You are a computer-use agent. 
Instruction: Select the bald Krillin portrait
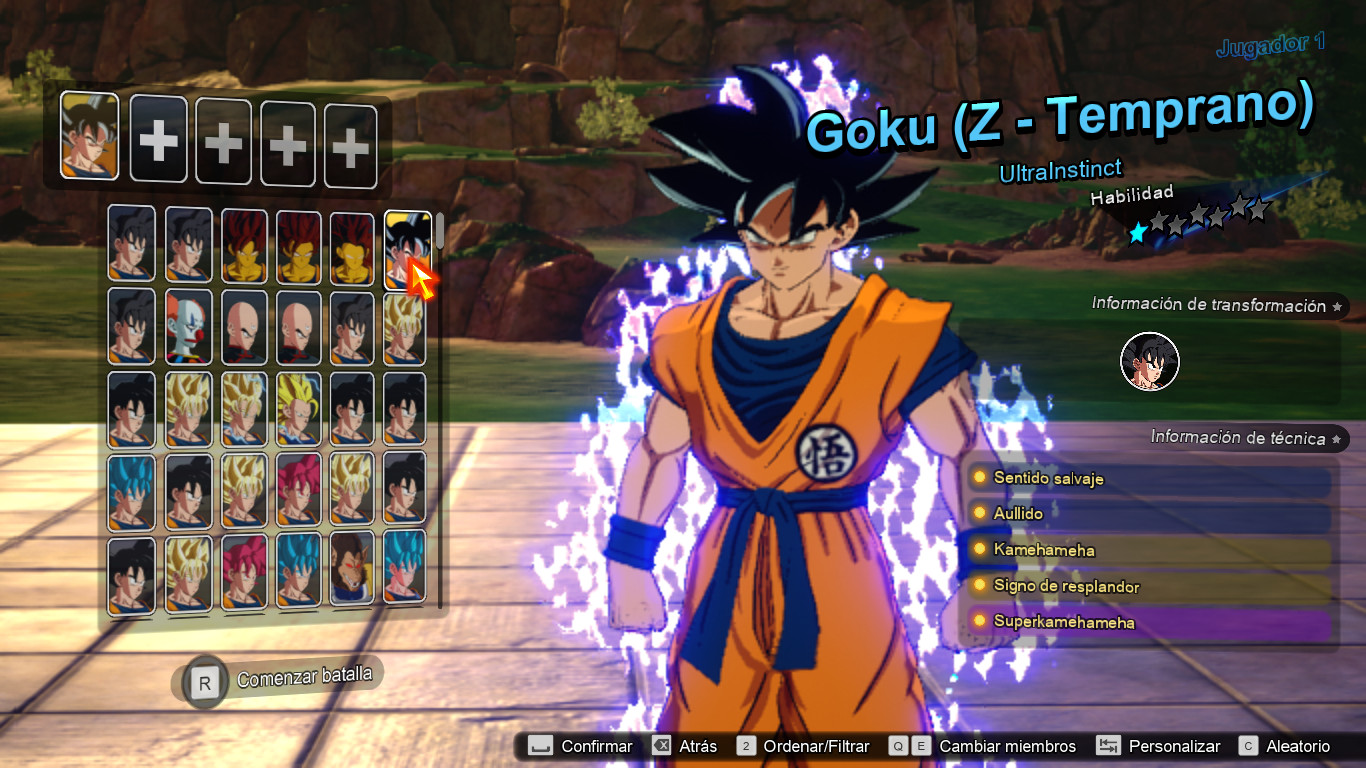243,329
